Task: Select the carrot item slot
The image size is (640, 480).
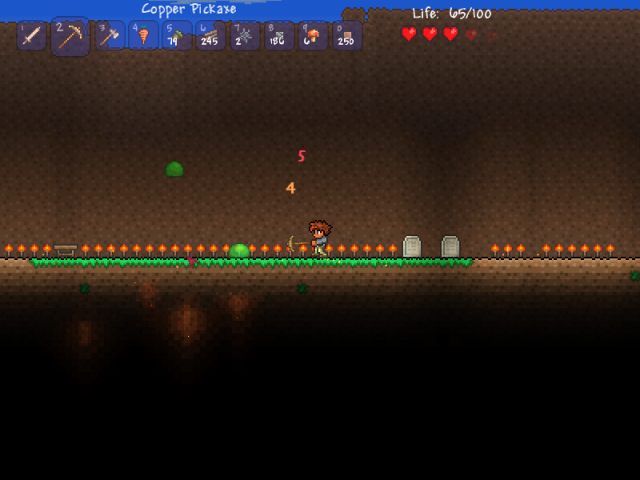Action: (143, 36)
